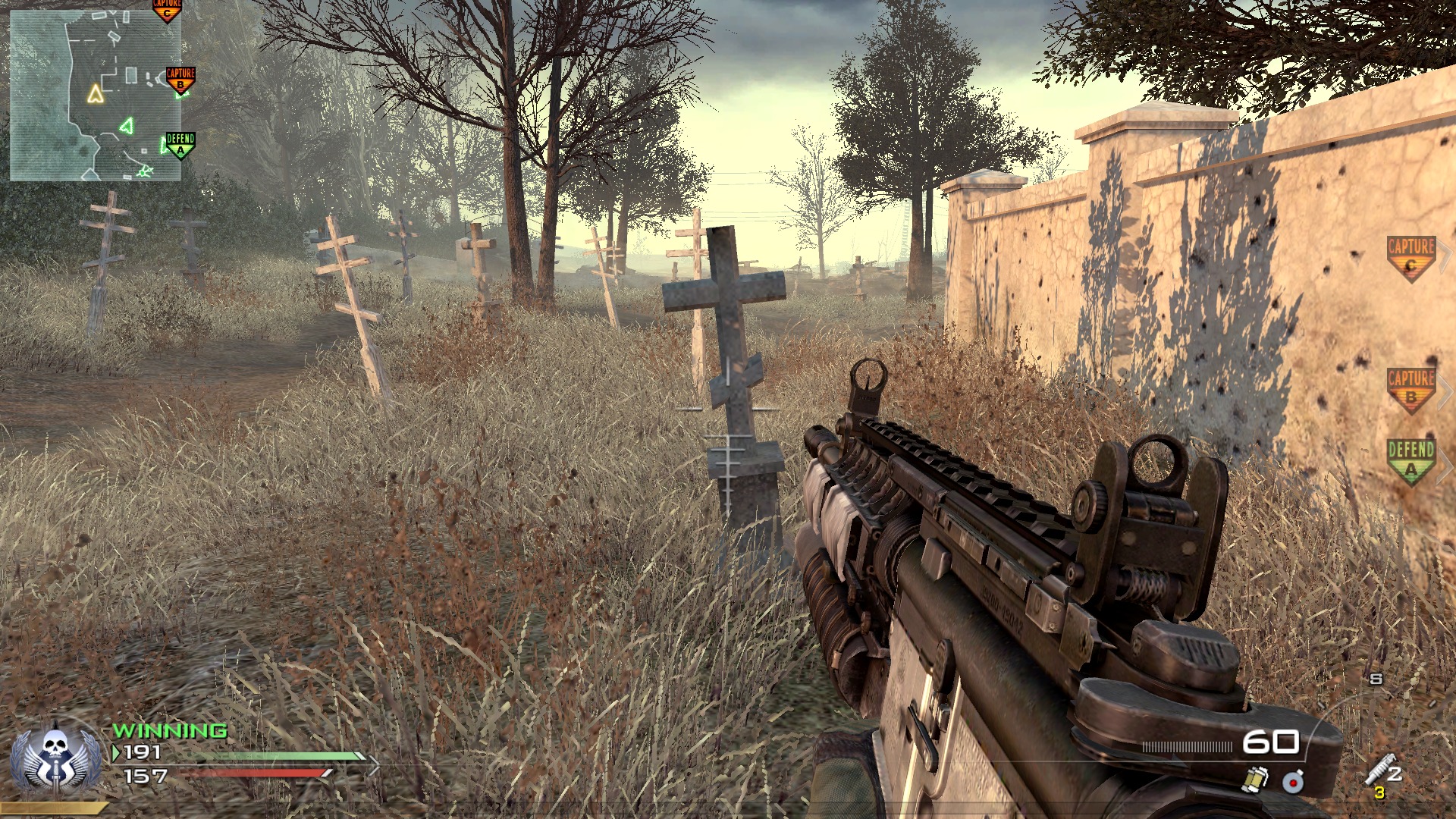
Task: Select the Capture B marker on the minimap edge
Action: point(180,78)
